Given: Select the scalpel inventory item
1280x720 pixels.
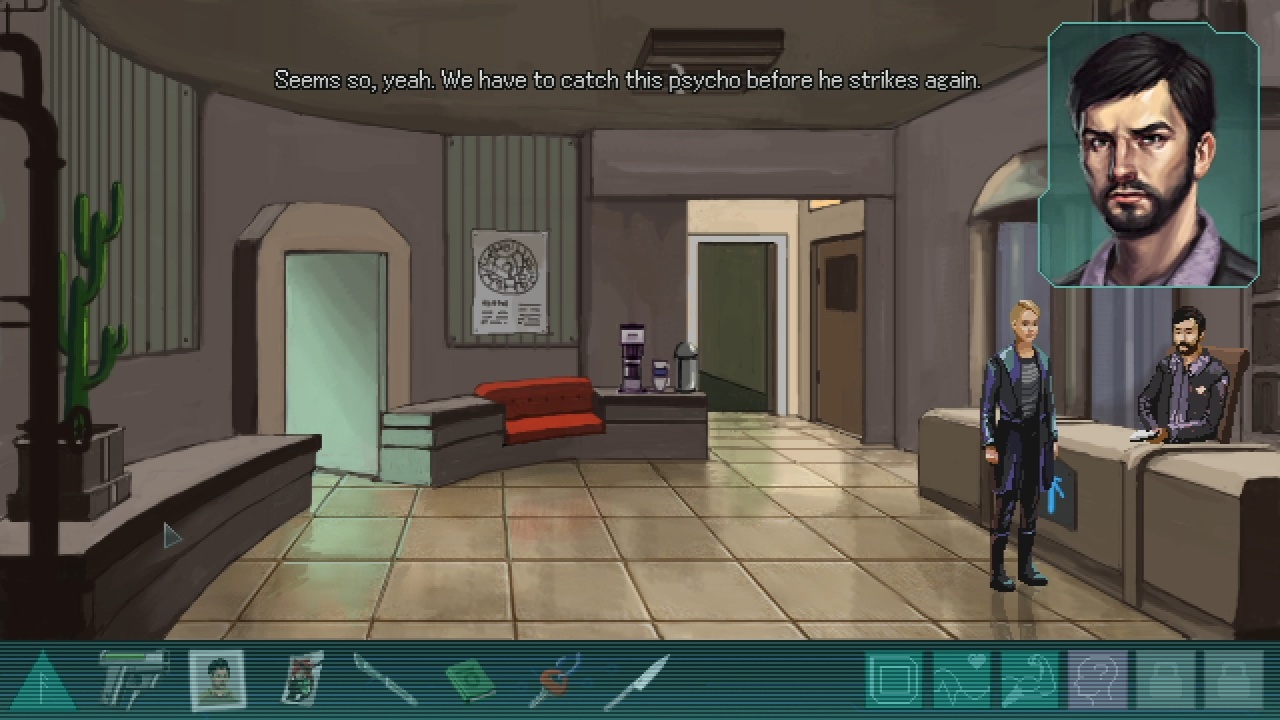Looking at the screenshot, I should (385, 681).
